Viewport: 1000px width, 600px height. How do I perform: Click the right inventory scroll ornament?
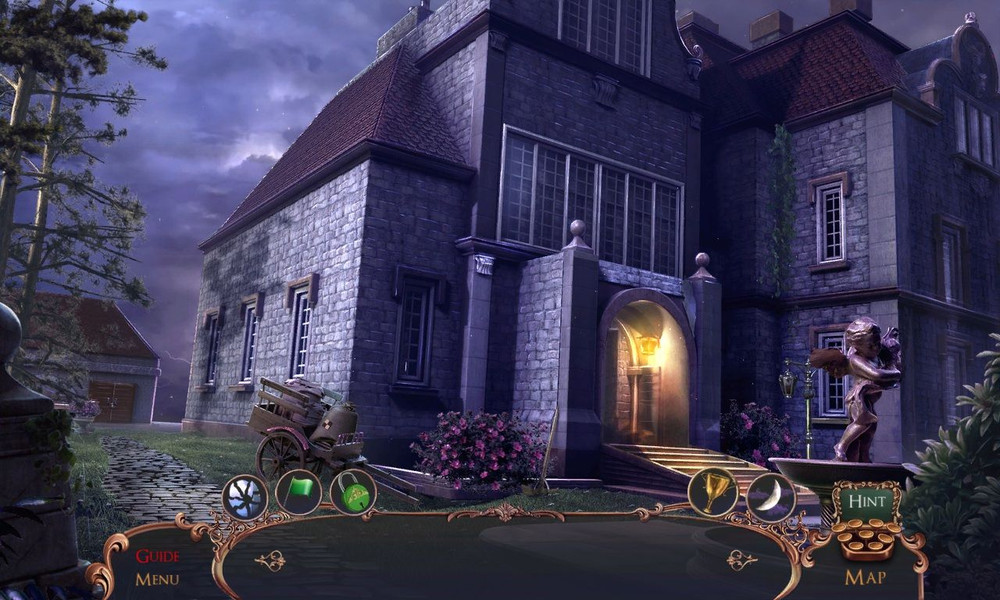pos(741,560)
